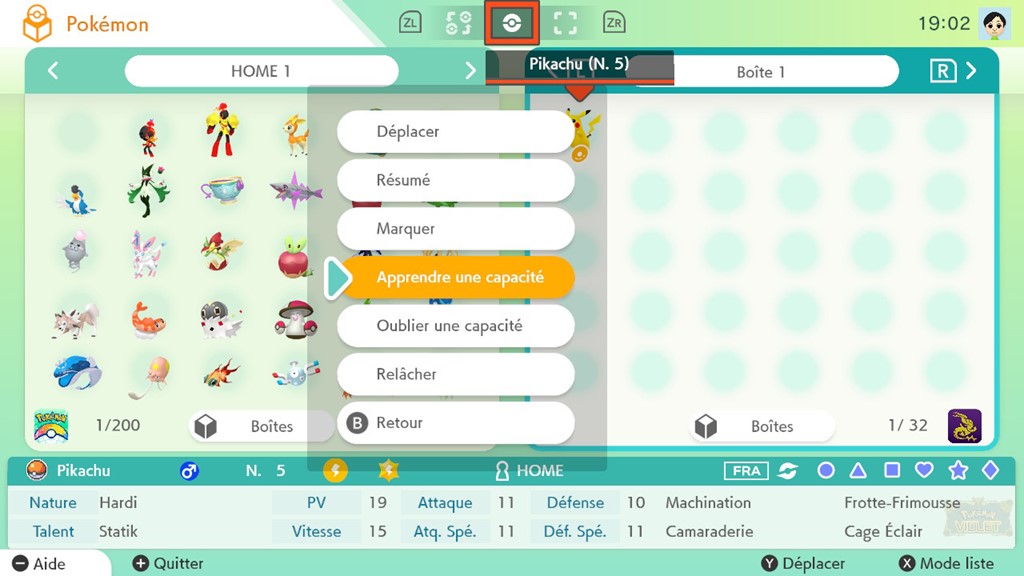This screenshot has height=576, width=1024.
Task: Open the HOME 1 box name bar
Action: 261,71
